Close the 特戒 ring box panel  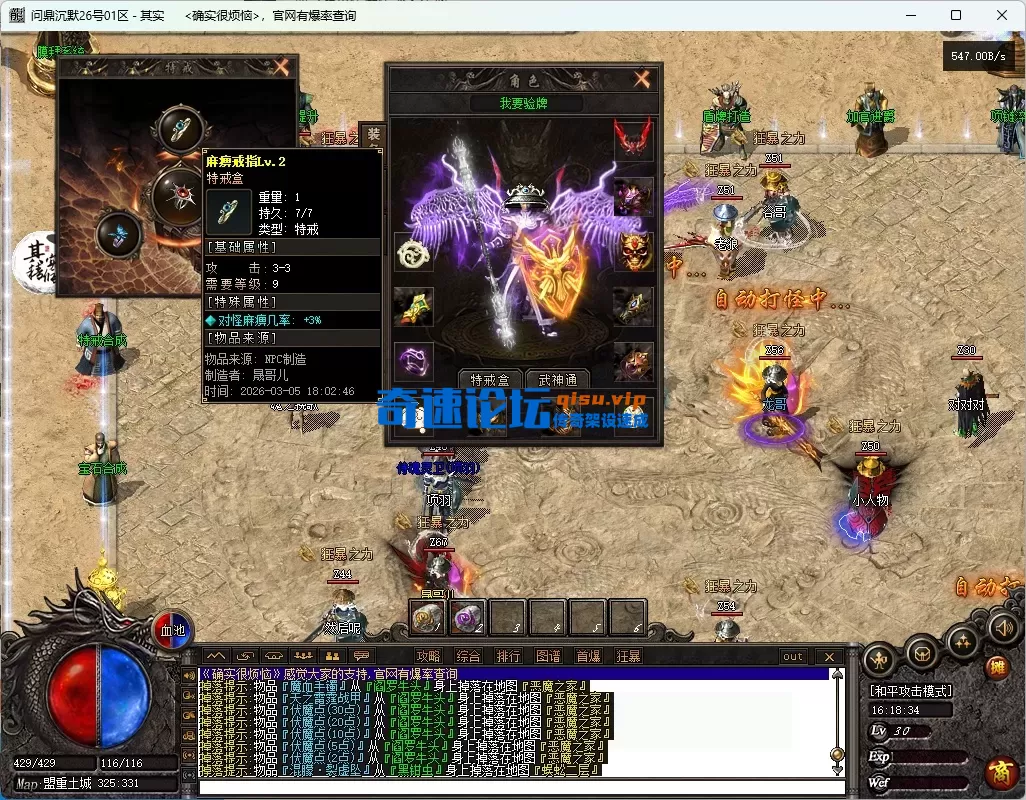tap(281, 67)
